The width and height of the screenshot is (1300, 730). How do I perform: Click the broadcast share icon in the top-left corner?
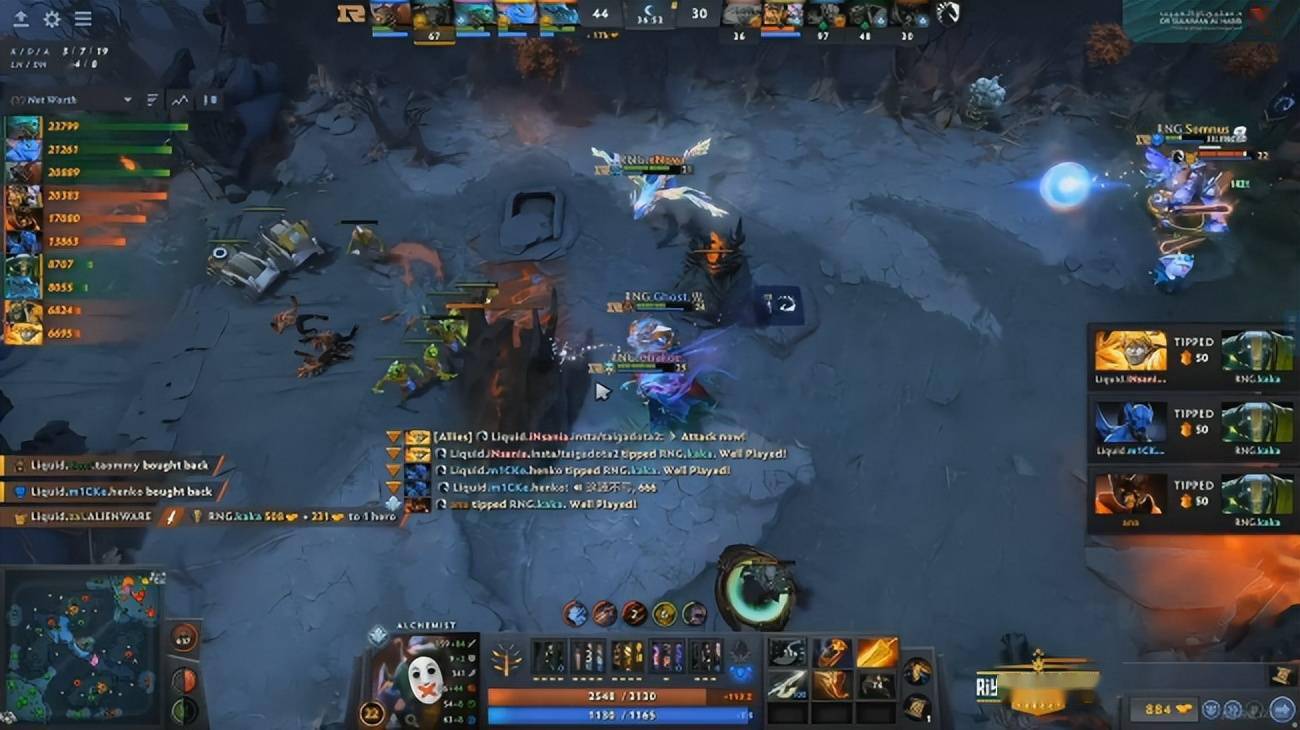click(21, 19)
